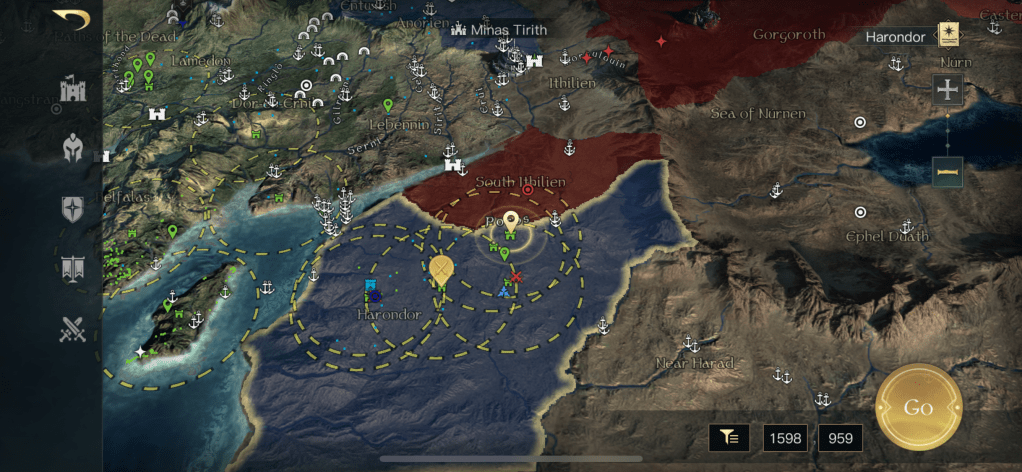Select the gold bar map zoom control

(947, 171)
